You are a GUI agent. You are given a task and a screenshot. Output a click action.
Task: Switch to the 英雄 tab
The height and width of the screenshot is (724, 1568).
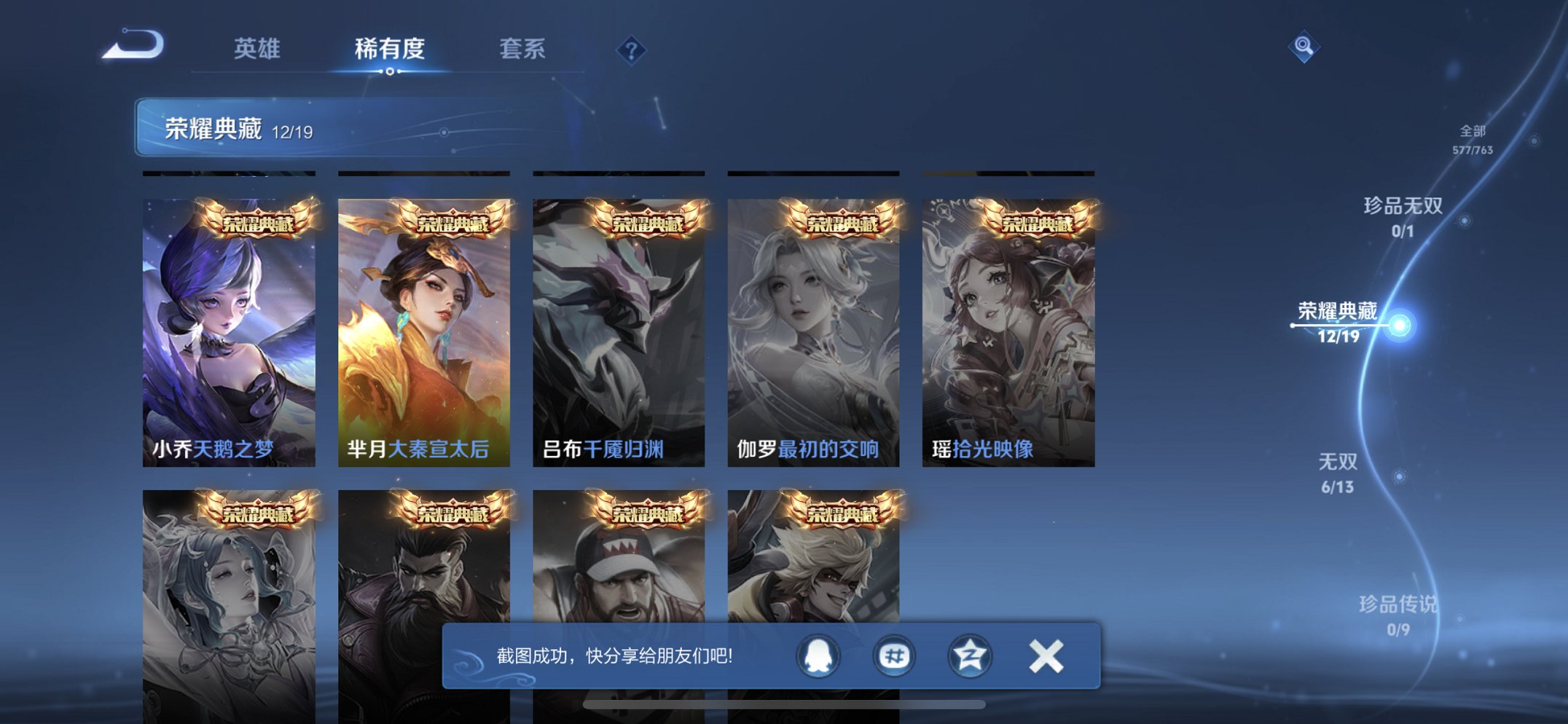259,50
